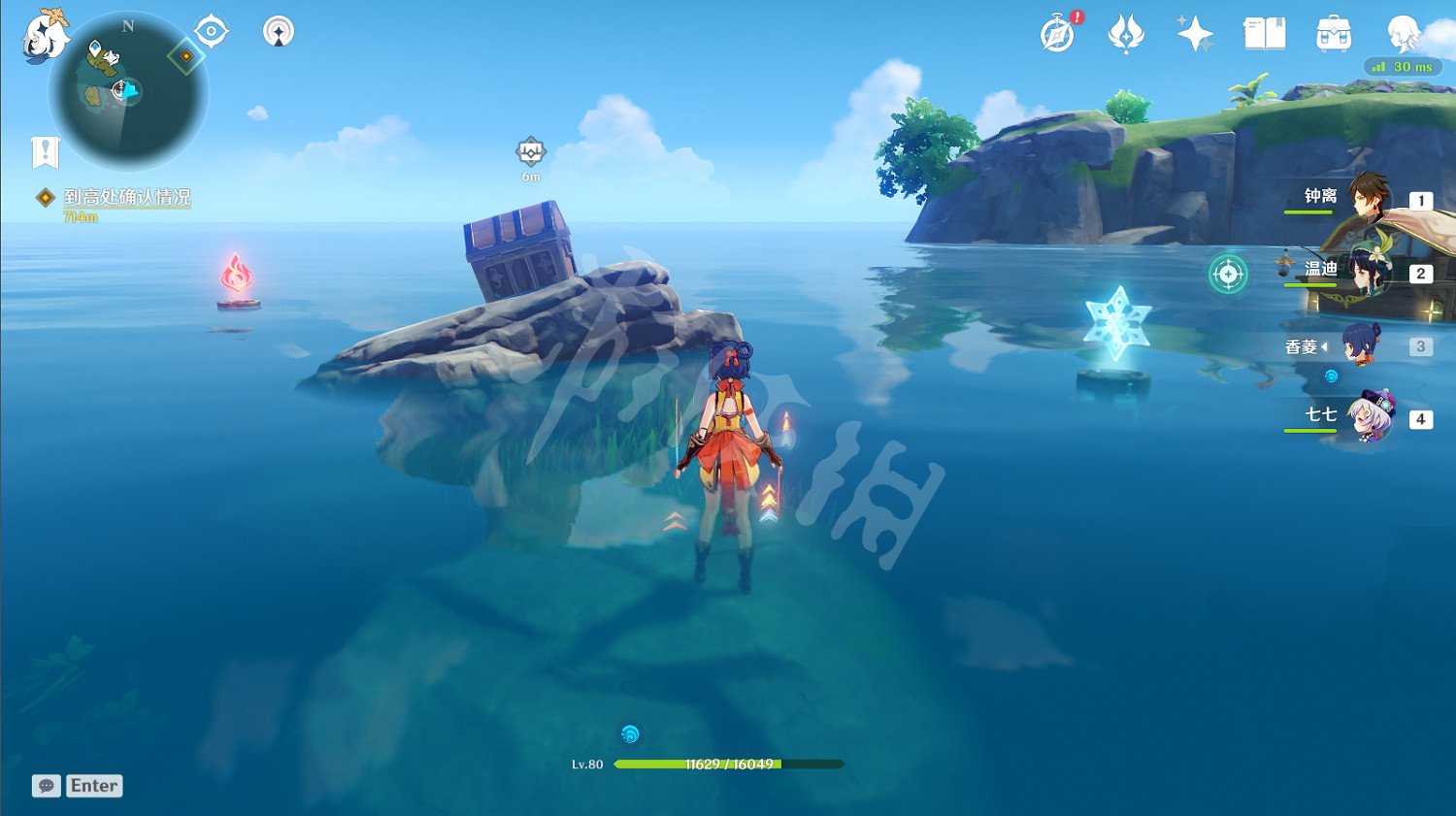Click the Enter chat button
The height and width of the screenshot is (816, 1456).
[x=93, y=786]
